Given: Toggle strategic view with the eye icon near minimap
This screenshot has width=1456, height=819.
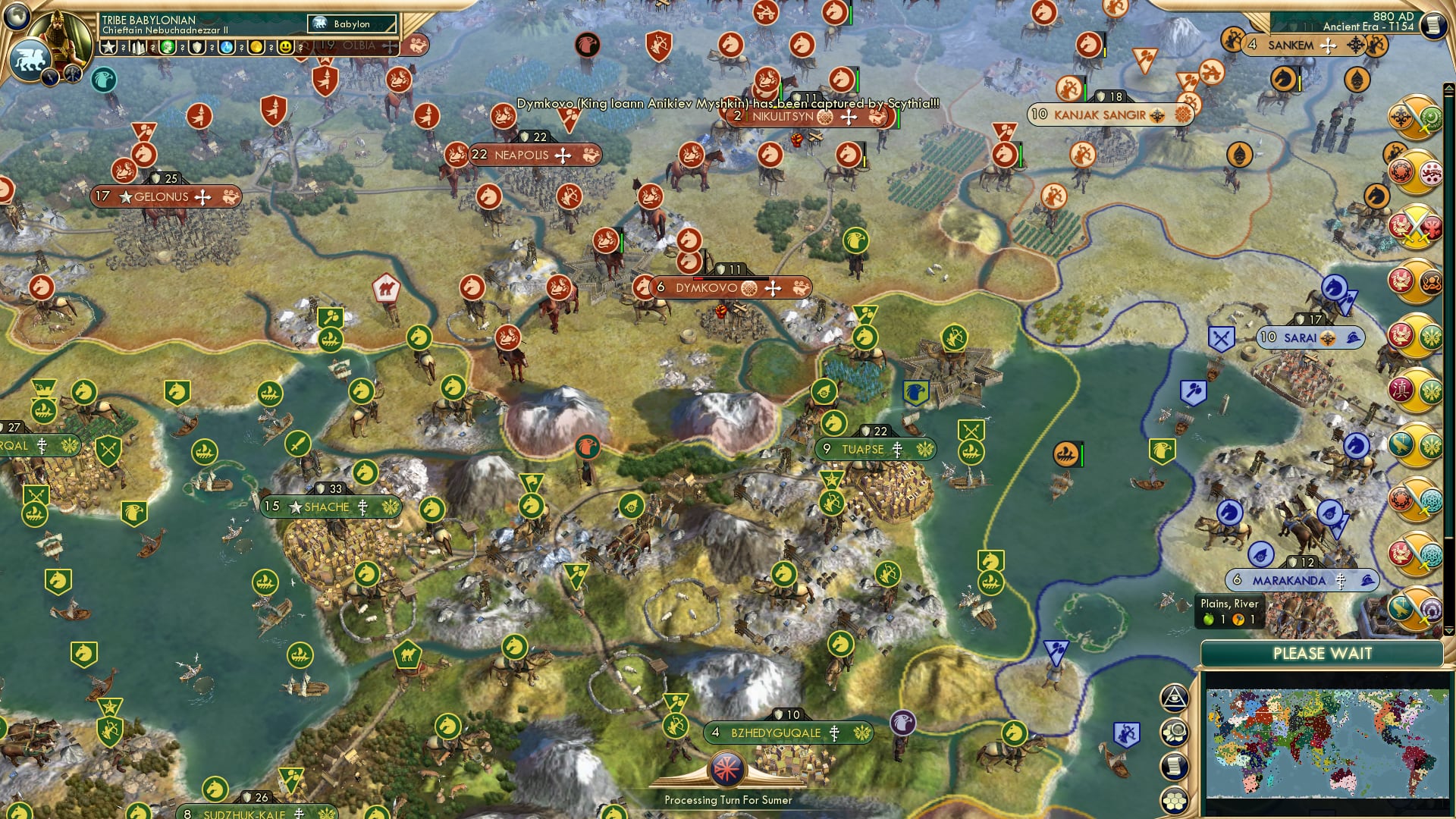Looking at the screenshot, I should pos(1175,699).
